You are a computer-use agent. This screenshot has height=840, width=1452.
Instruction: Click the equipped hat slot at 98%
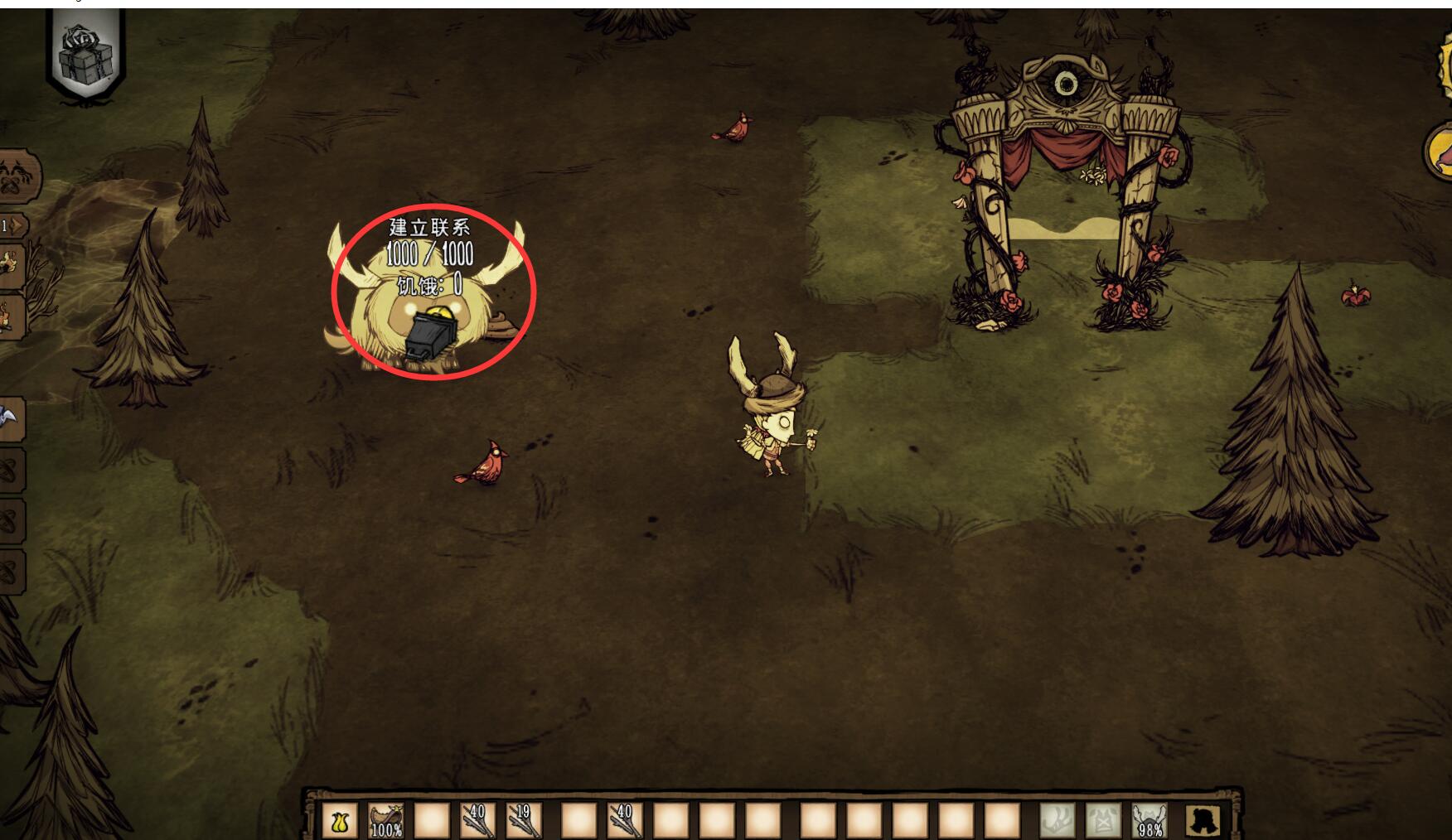point(1149,821)
